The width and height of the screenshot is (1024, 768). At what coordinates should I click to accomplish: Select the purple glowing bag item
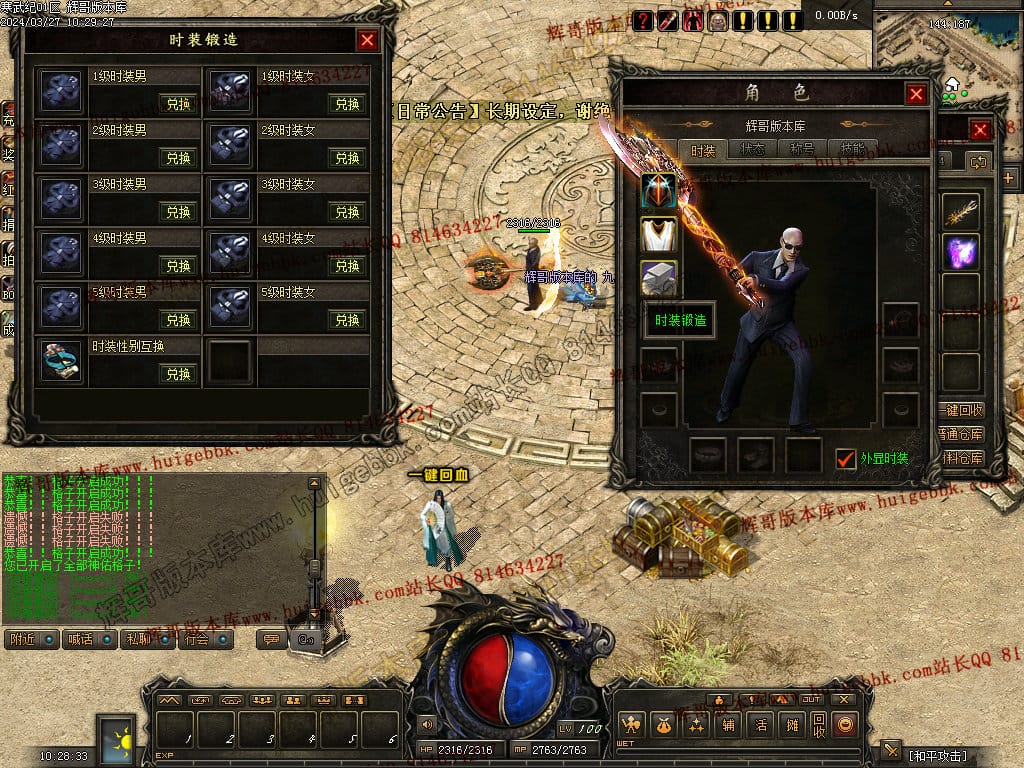point(962,251)
